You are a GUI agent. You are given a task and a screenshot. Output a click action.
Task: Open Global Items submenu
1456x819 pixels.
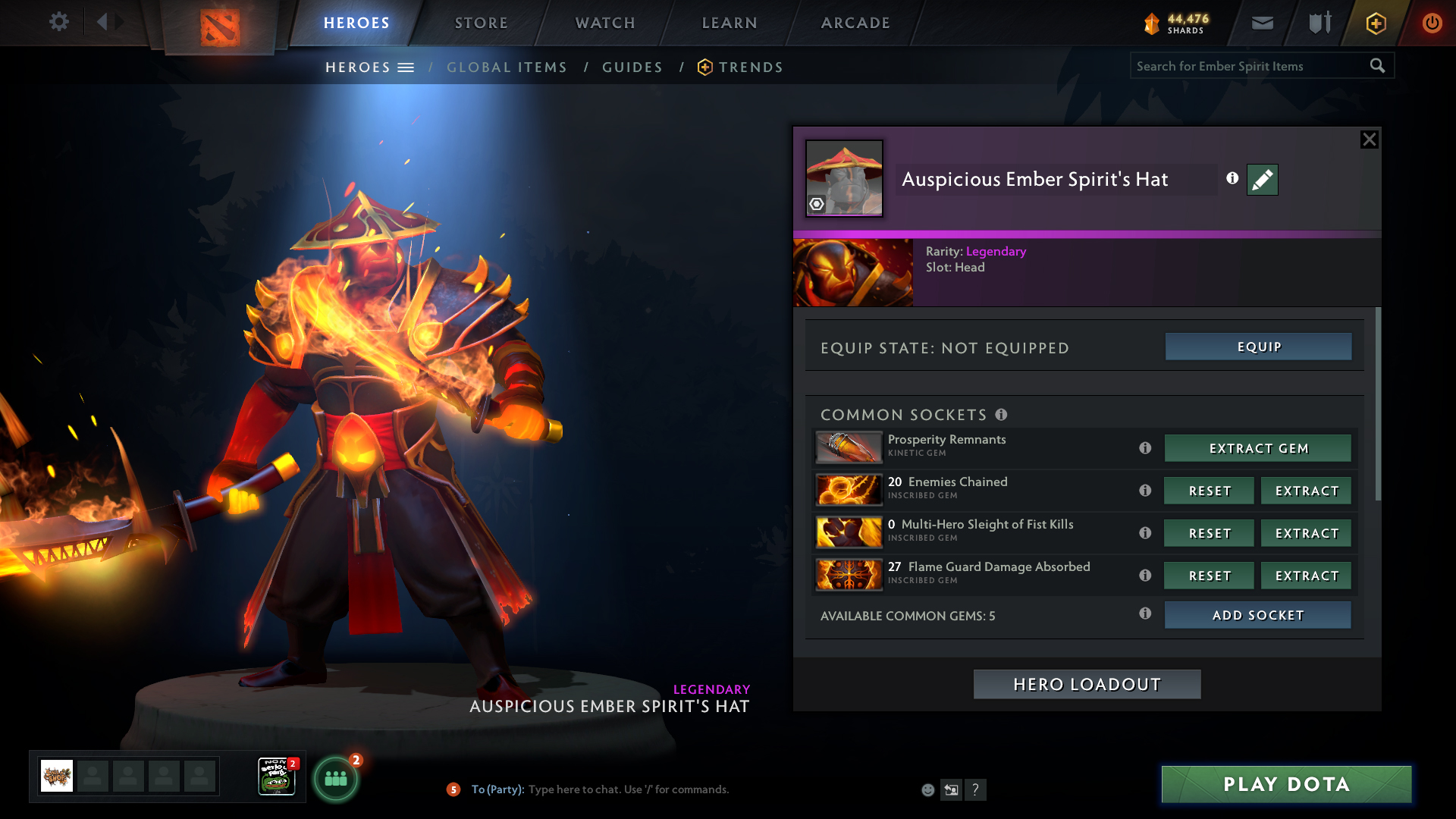(x=507, y=67)
